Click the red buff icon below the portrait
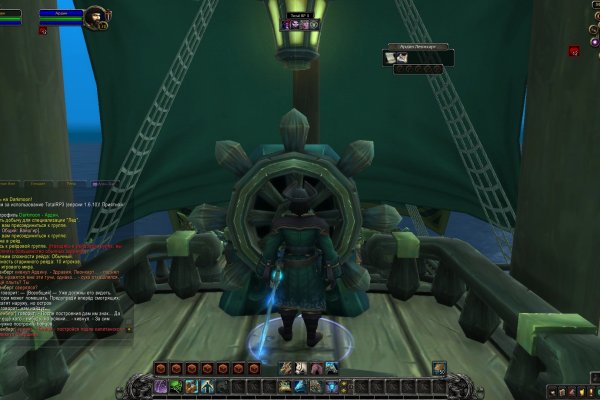Image resolution: width=600 pixels, height=400 pixels. [x=43, y=31]
